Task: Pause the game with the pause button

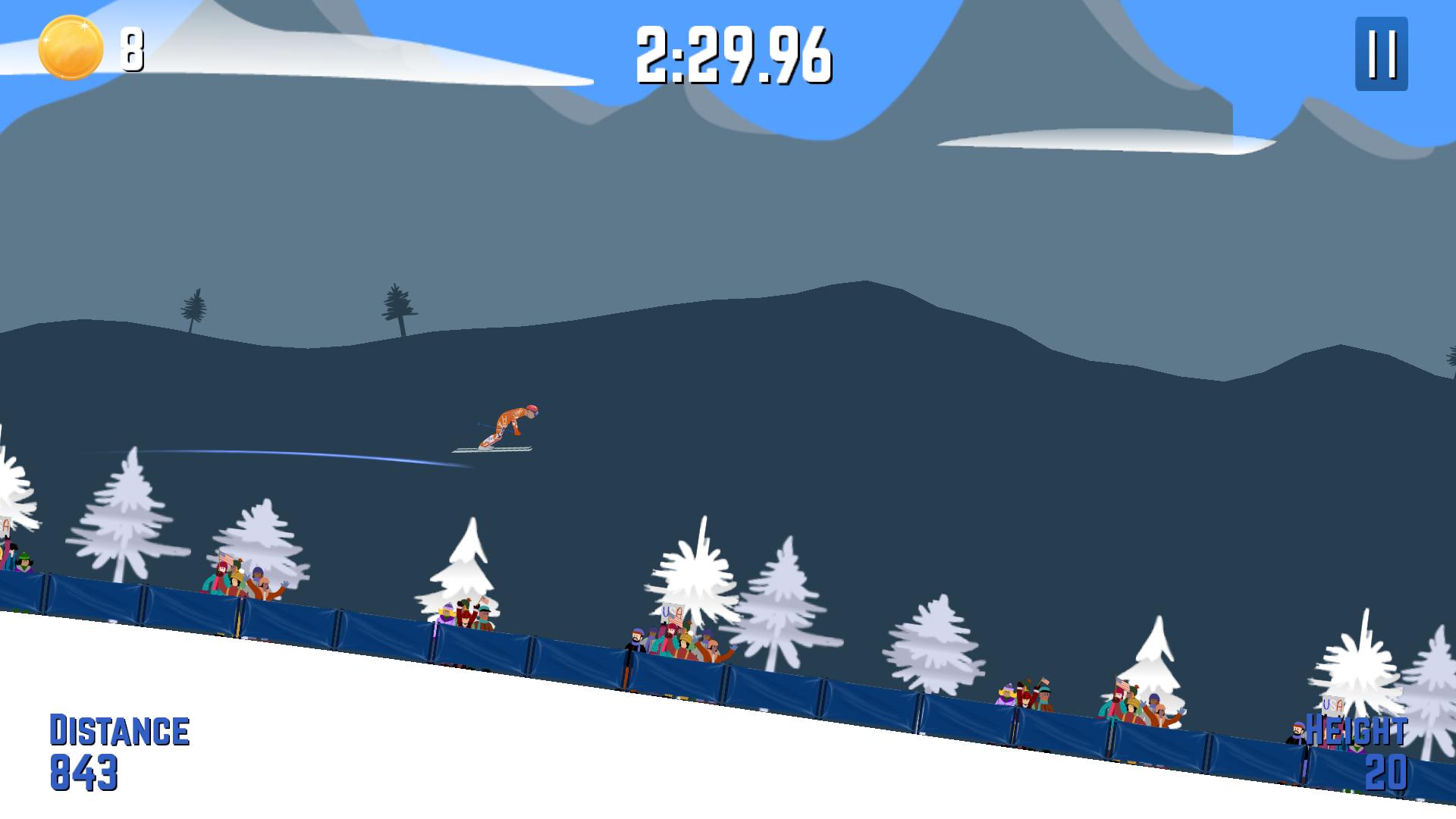Action: coord(1381,54)
